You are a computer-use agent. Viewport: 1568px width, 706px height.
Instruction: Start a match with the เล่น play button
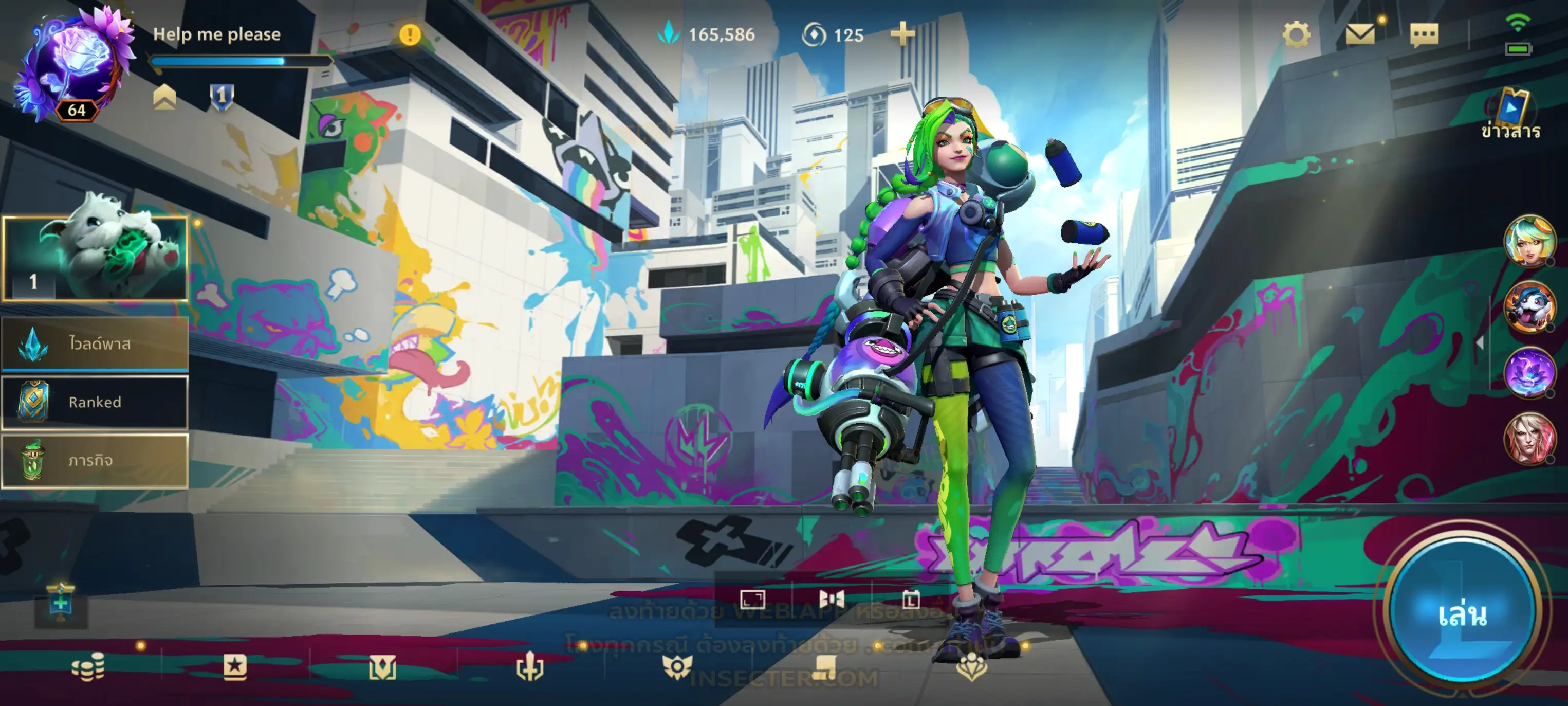(x=1462, y=613)
